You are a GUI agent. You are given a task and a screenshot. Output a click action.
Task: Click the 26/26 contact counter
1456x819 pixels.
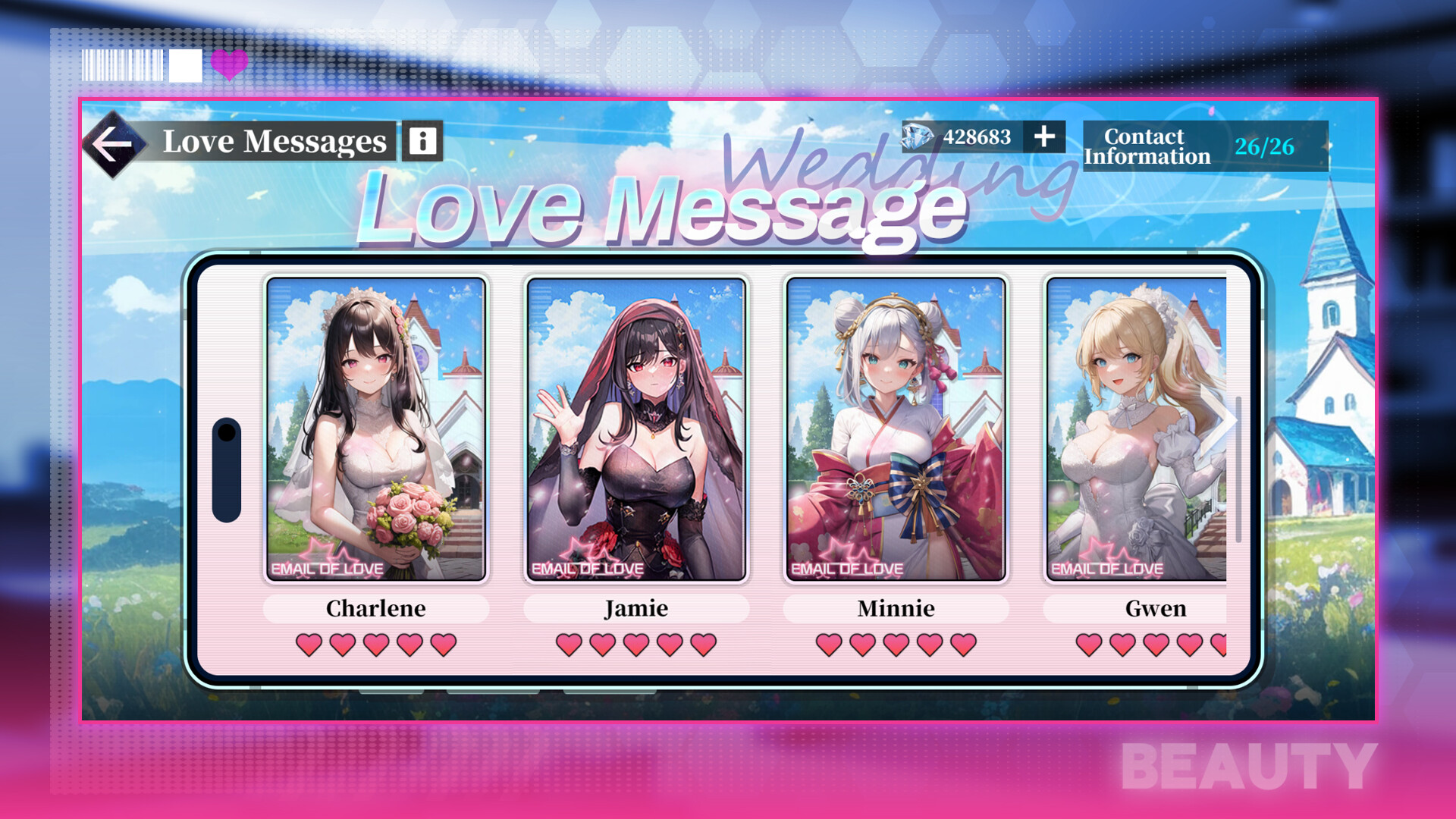[1266, 146]
